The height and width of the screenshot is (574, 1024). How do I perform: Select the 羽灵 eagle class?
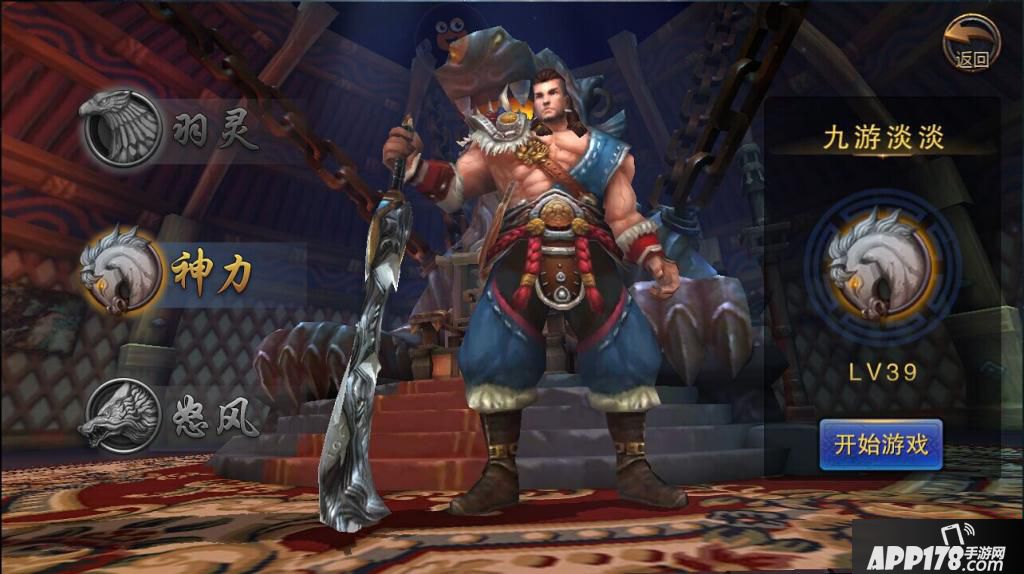click(124, 129)
